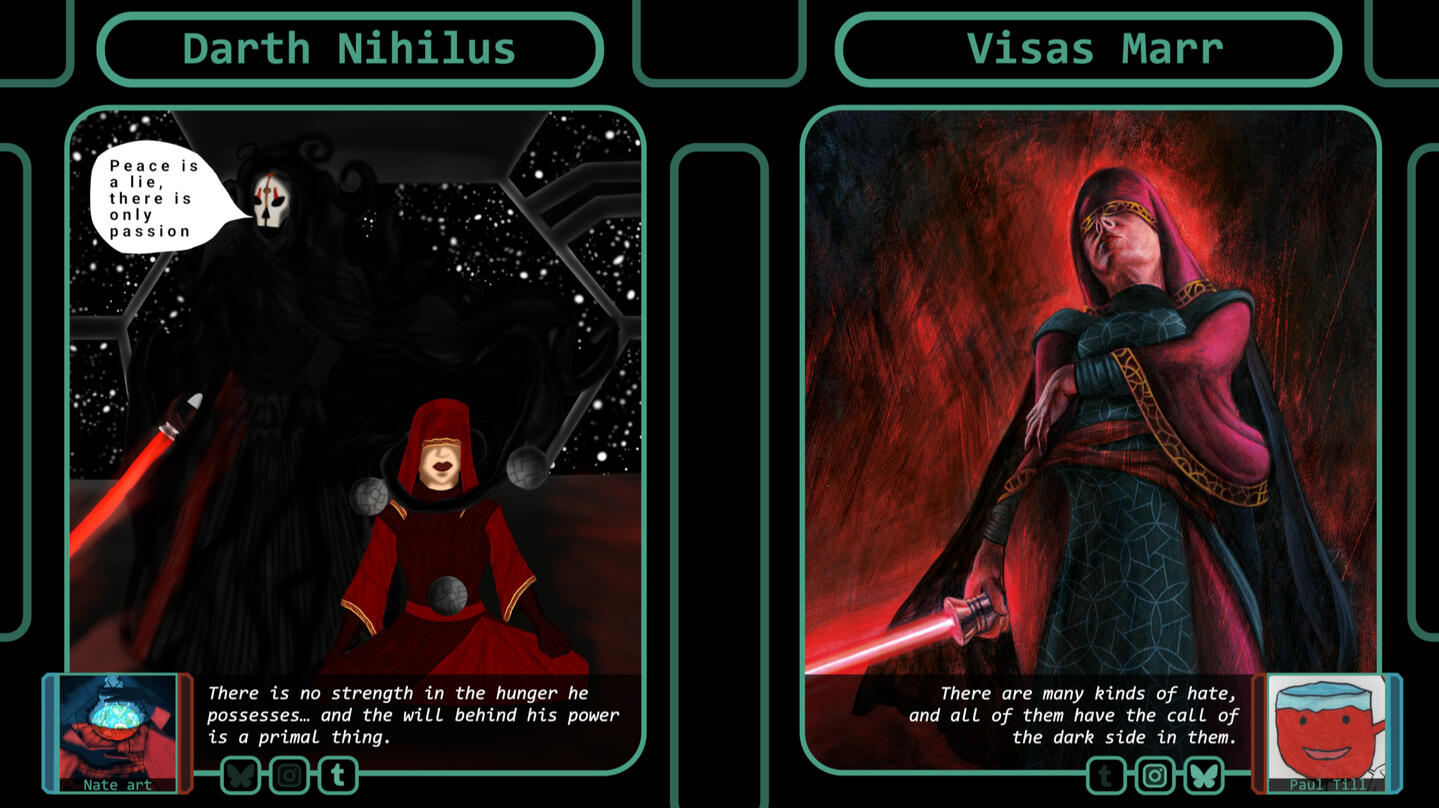Click the Visas Marr title banner

(x=1088, y=49)
